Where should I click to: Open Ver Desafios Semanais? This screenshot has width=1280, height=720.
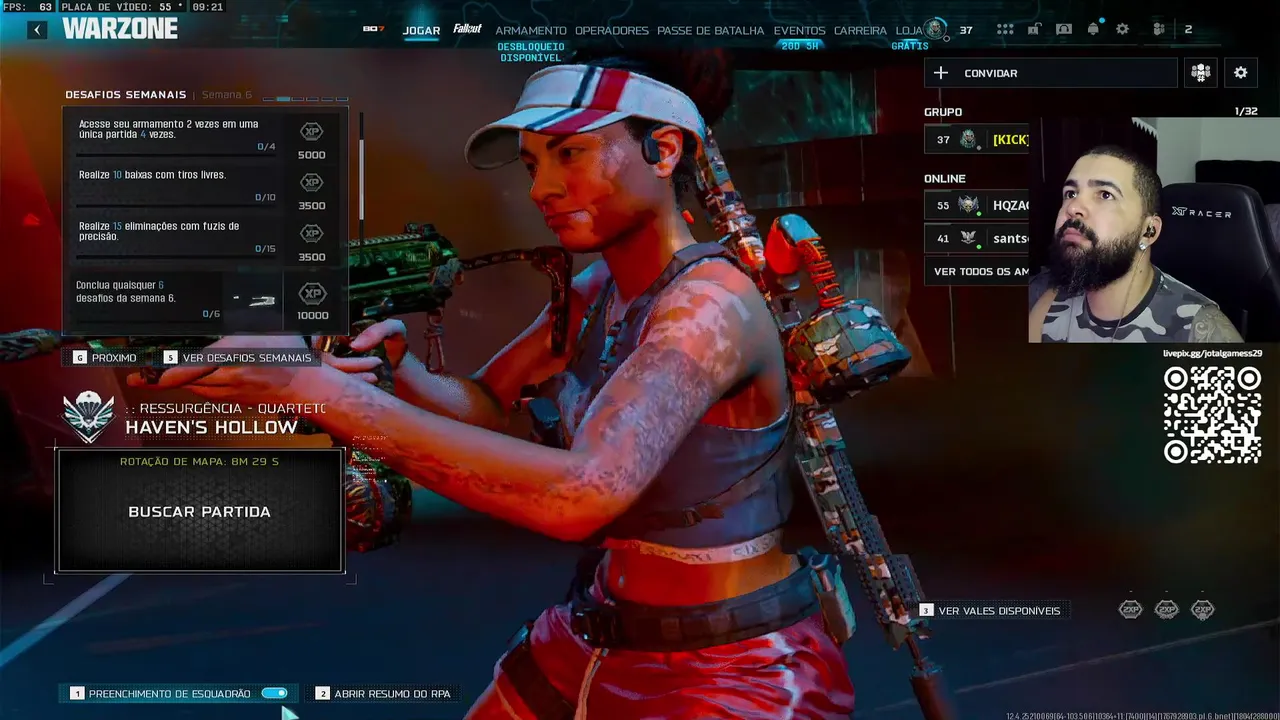(246, 358)
